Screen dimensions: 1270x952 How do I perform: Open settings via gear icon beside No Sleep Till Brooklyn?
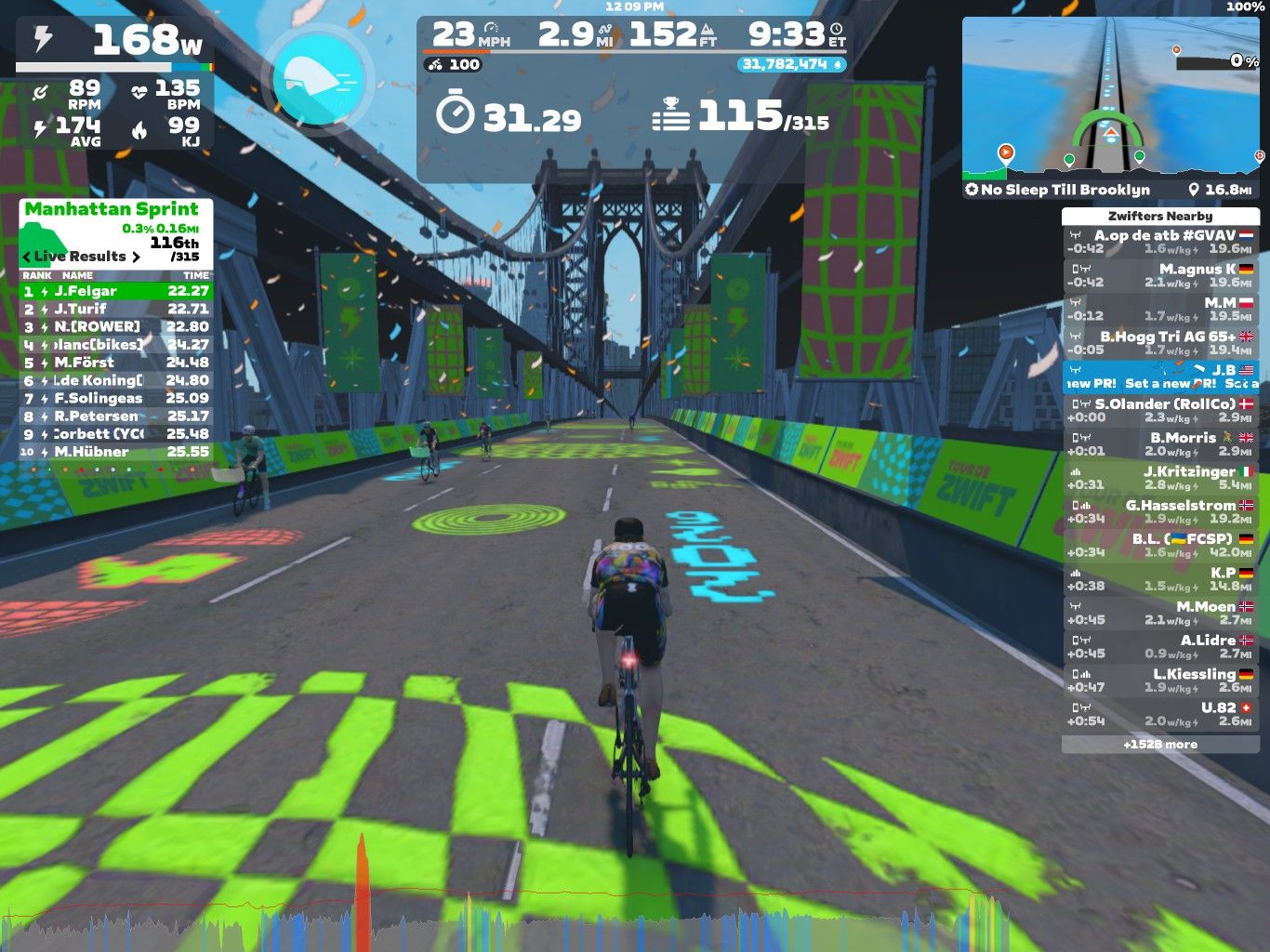pos(970,190)
